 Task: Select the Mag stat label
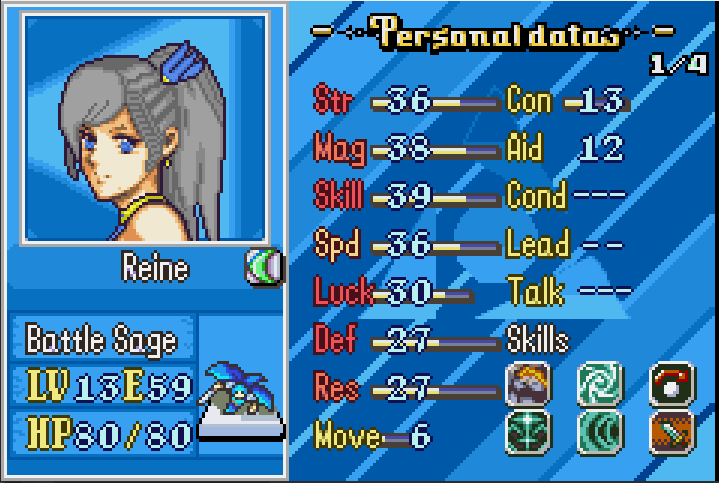tap(339, 149)
